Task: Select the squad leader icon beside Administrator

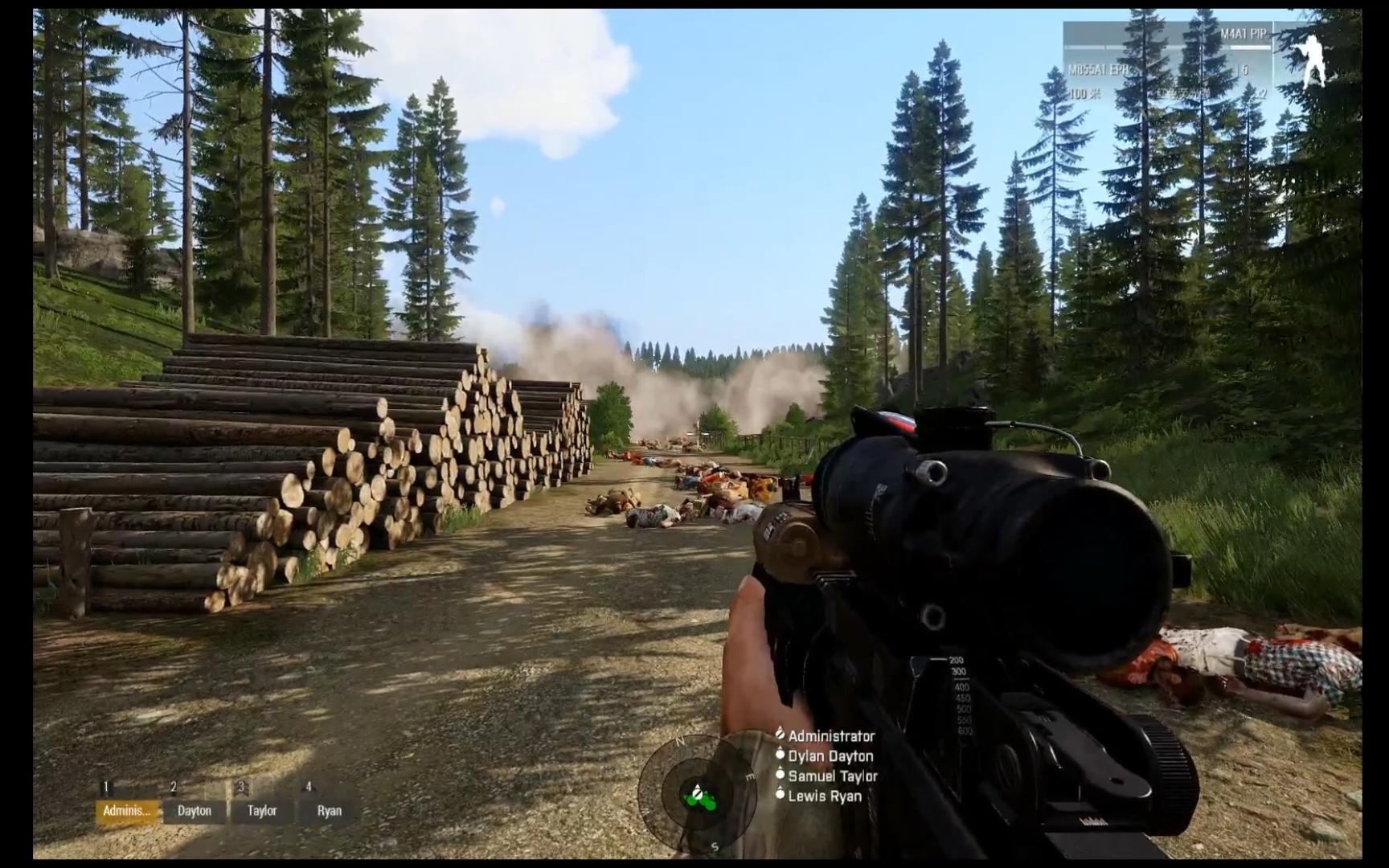Action: click(781, 733)
